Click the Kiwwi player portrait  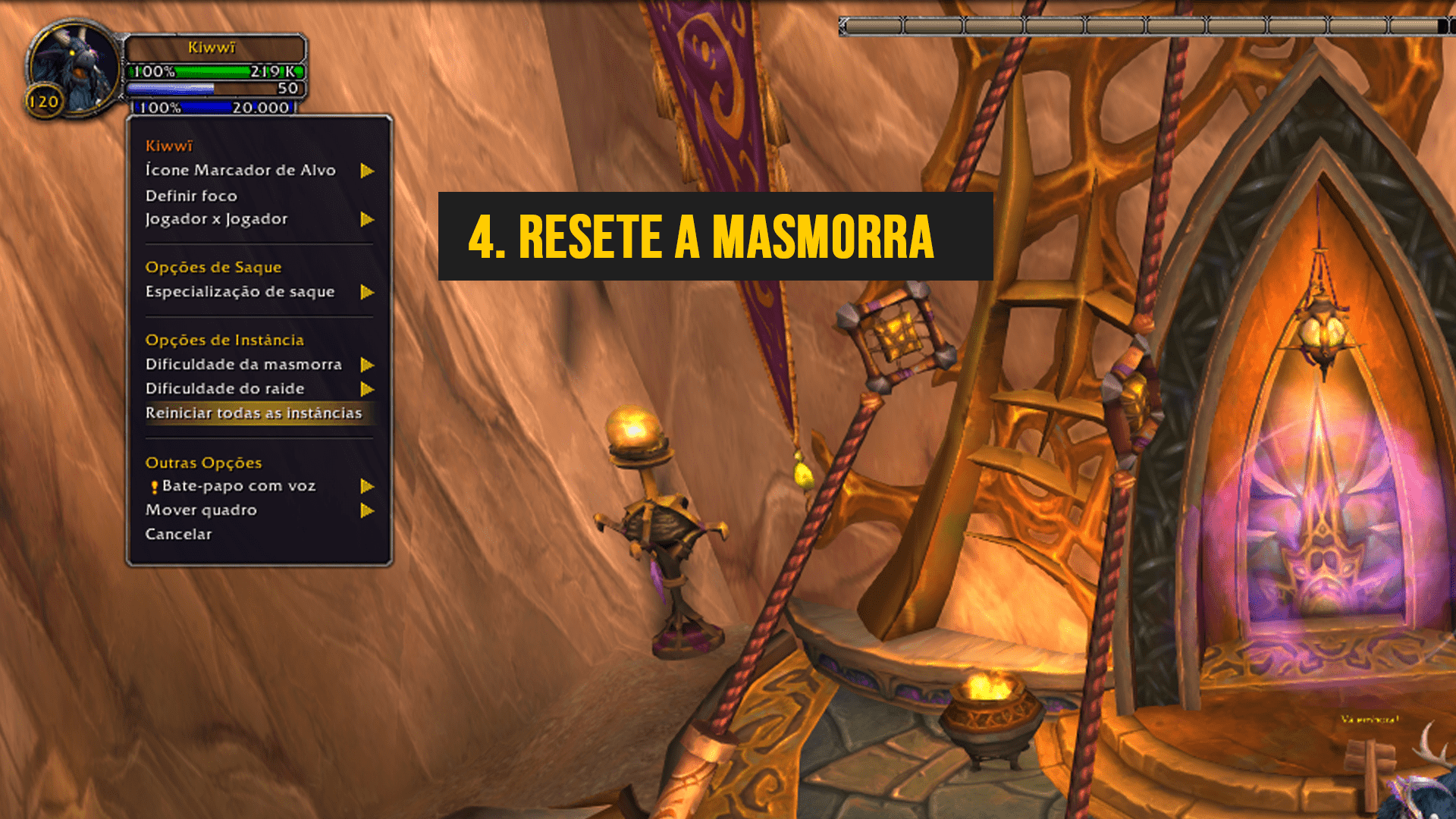click(74, 68)
